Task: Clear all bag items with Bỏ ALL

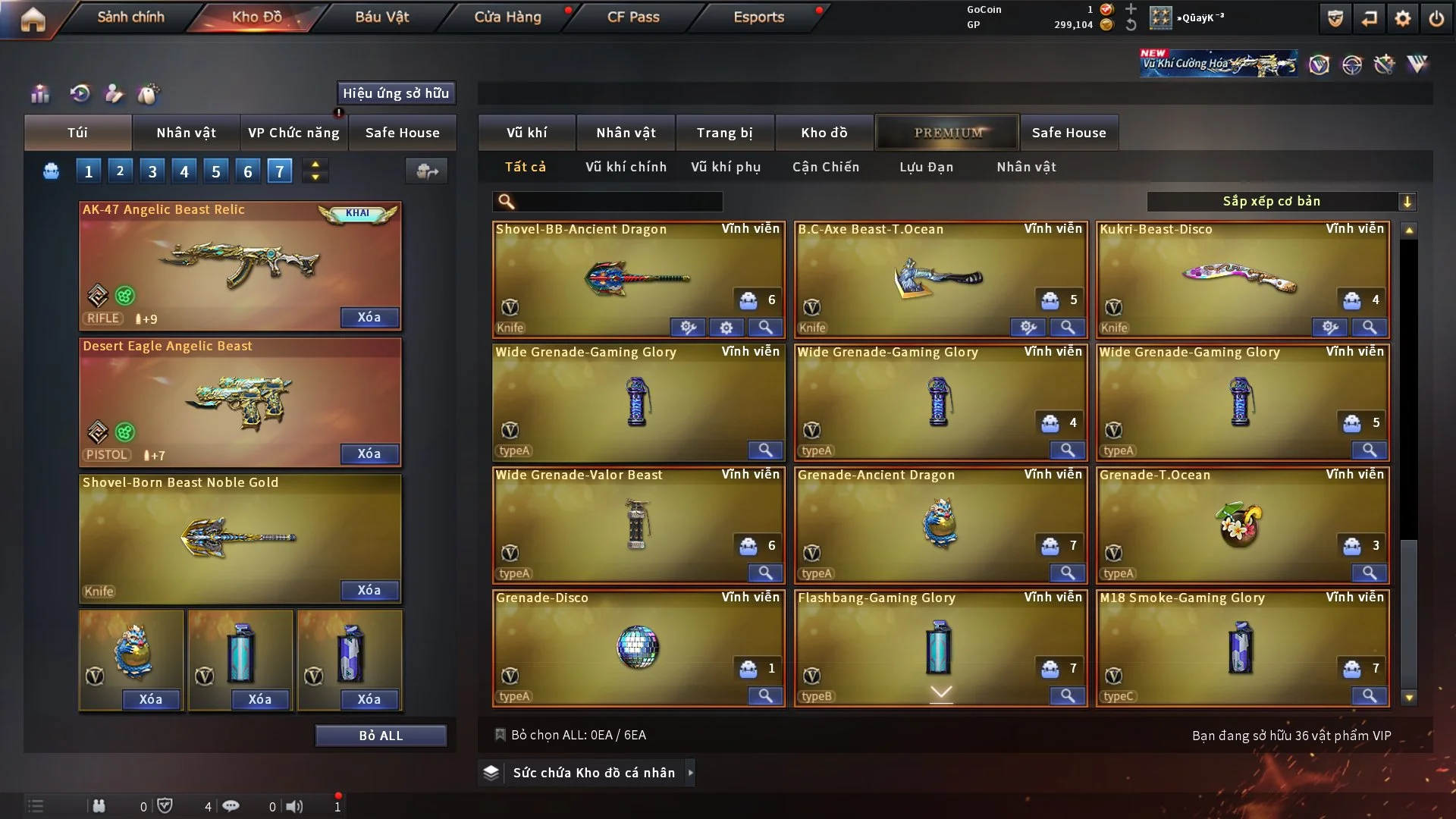Action: (381, 736)
